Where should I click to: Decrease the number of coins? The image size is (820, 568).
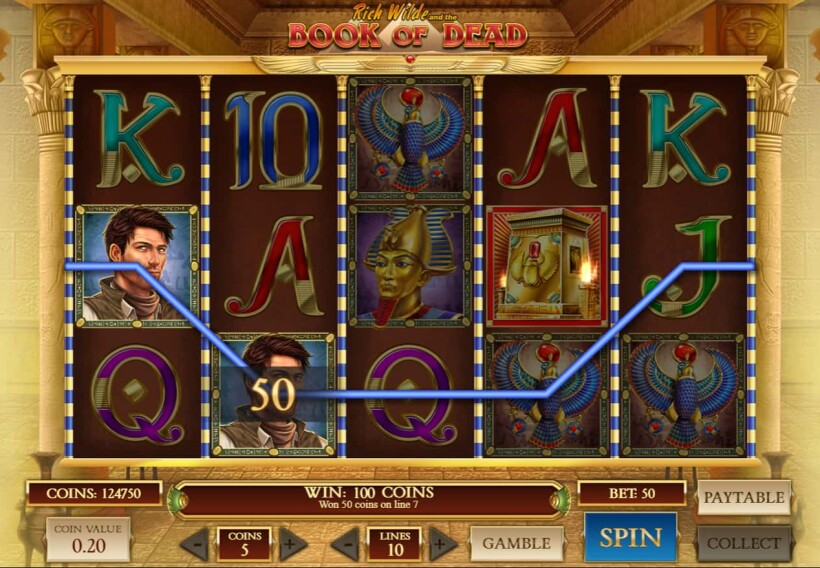[194, 544]
